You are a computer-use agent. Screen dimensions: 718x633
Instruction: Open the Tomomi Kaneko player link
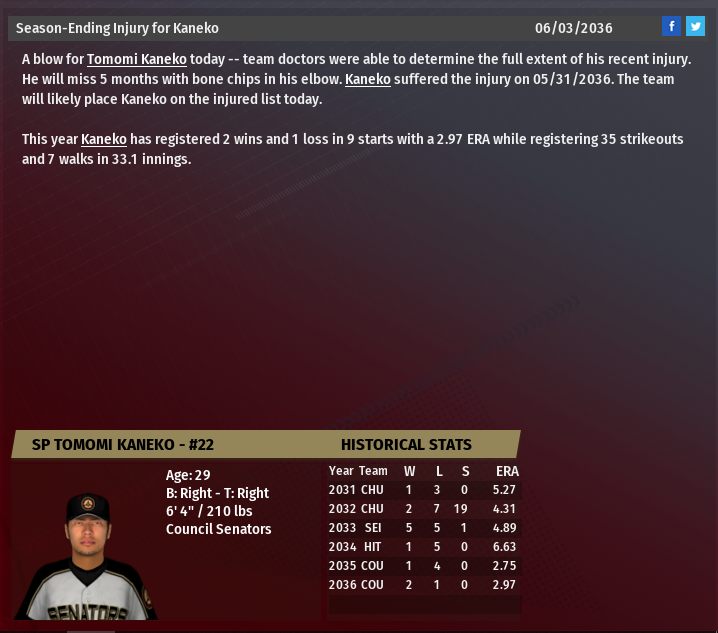136,60
